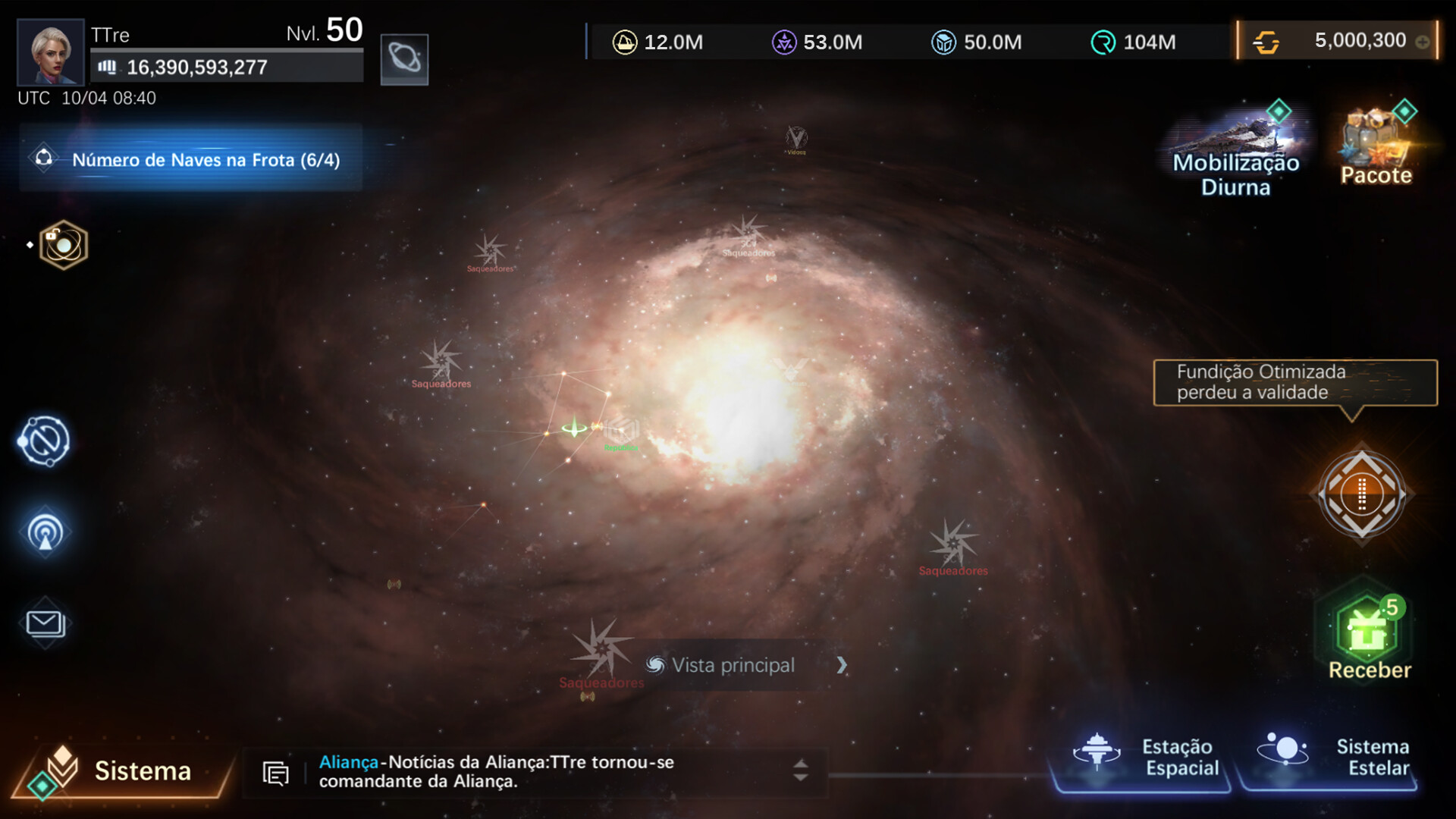The image size is (1456, 819).
Task: Open the orange diamond Fundição icon
Action: [1361, 494]
